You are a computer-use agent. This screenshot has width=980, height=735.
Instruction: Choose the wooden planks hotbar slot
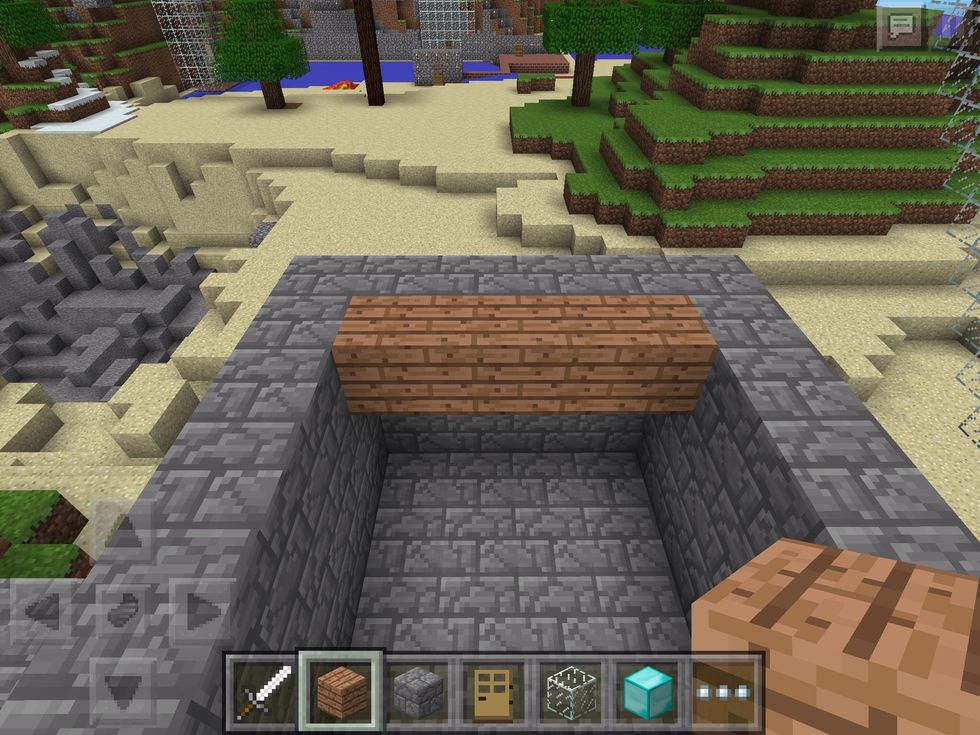point(341,691)
